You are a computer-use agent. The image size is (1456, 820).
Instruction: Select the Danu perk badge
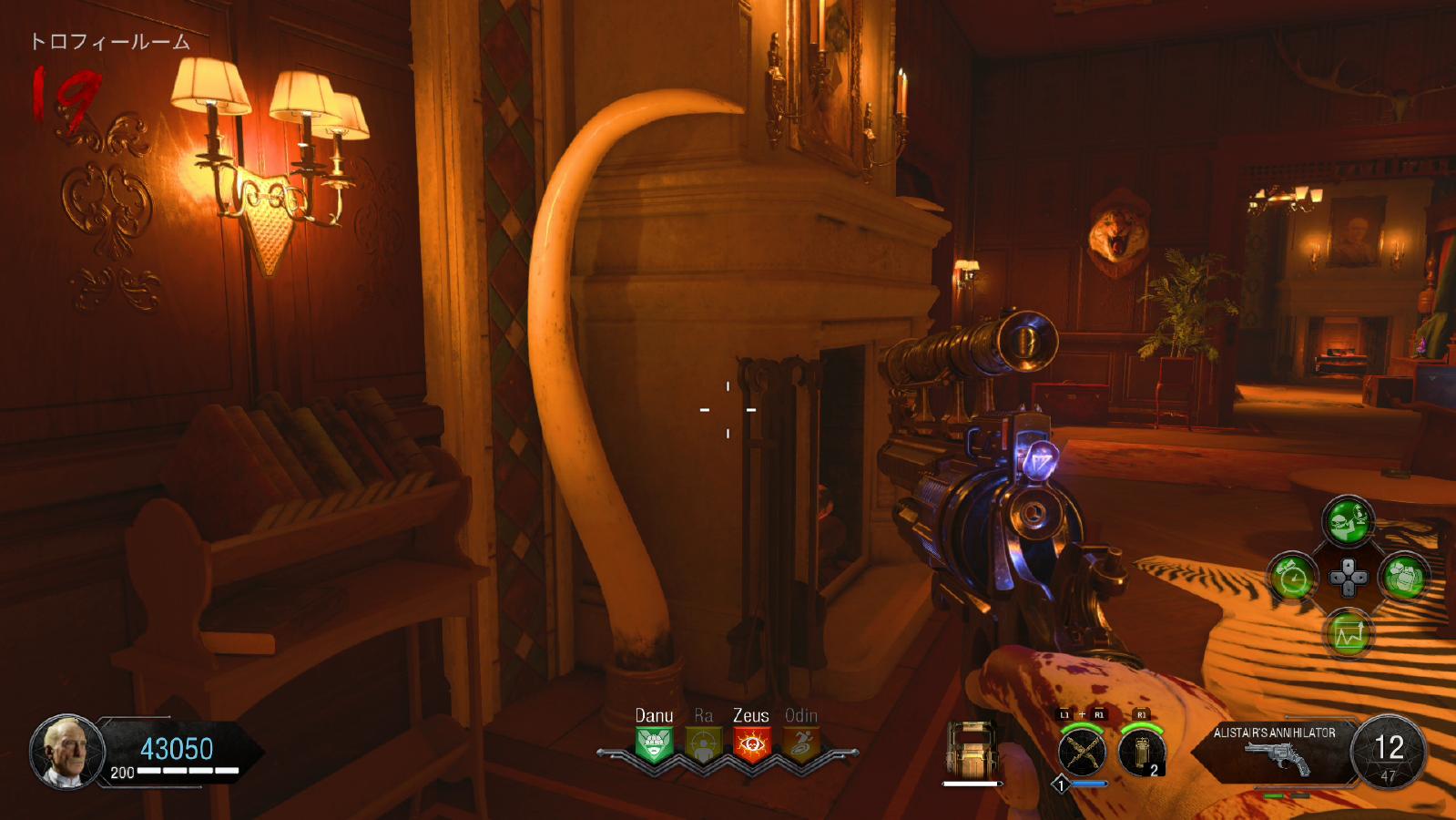click(654, 744)
